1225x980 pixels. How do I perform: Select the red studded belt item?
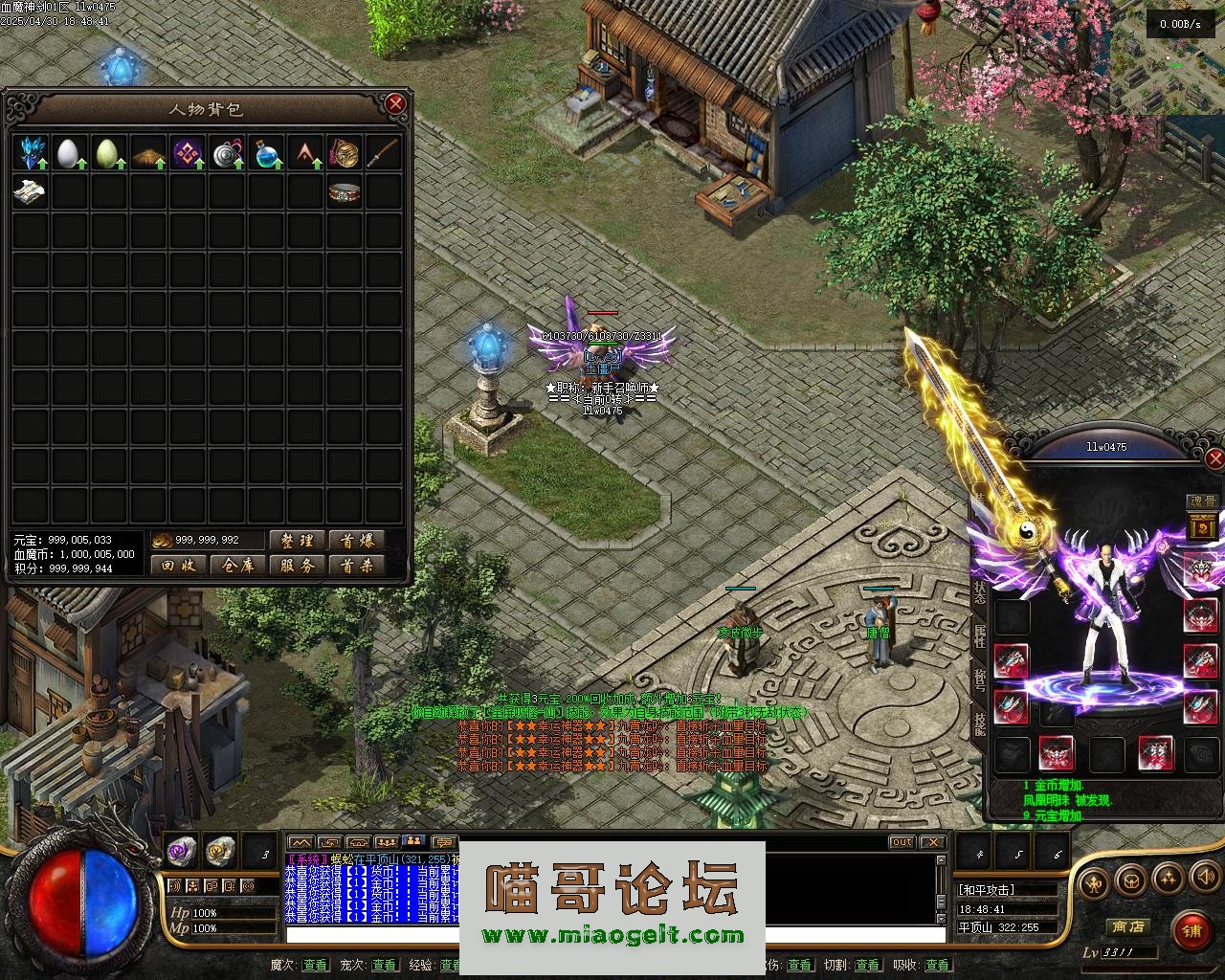(x=345, y=192)
